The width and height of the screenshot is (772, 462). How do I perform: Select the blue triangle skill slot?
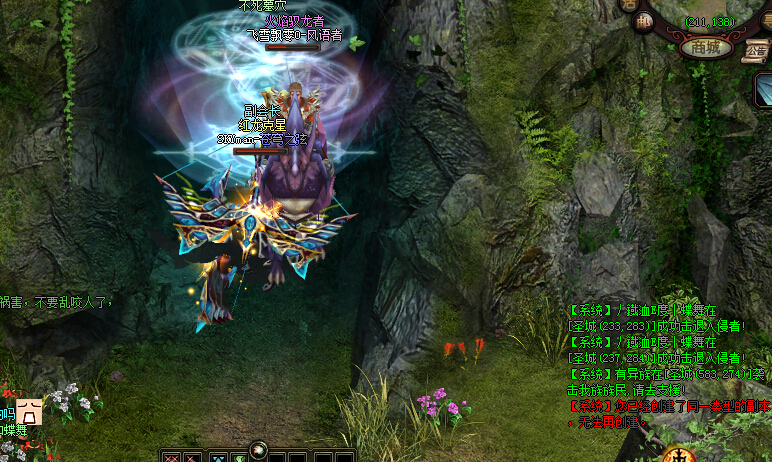pyautogui.click(x=218, y=457)
